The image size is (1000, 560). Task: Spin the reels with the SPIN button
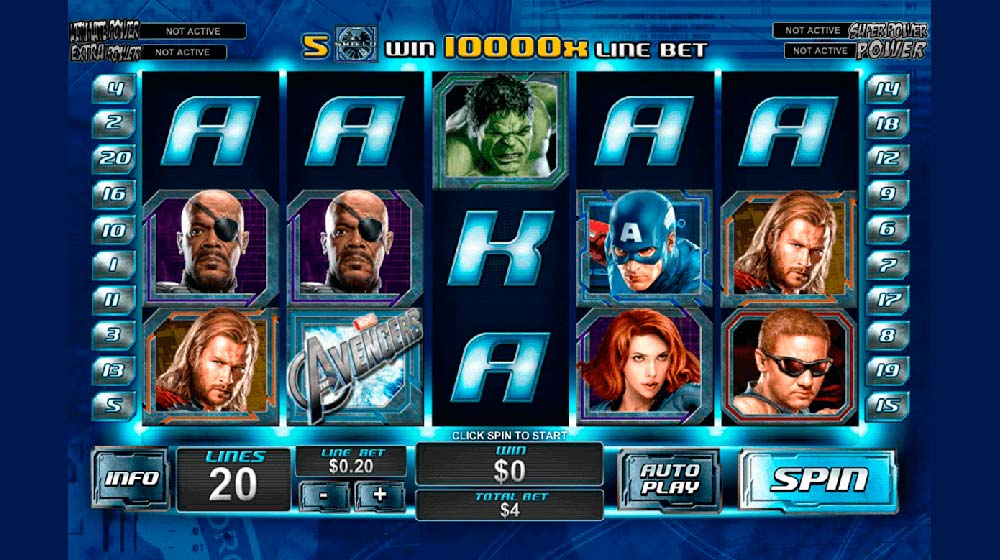(818, 478)
